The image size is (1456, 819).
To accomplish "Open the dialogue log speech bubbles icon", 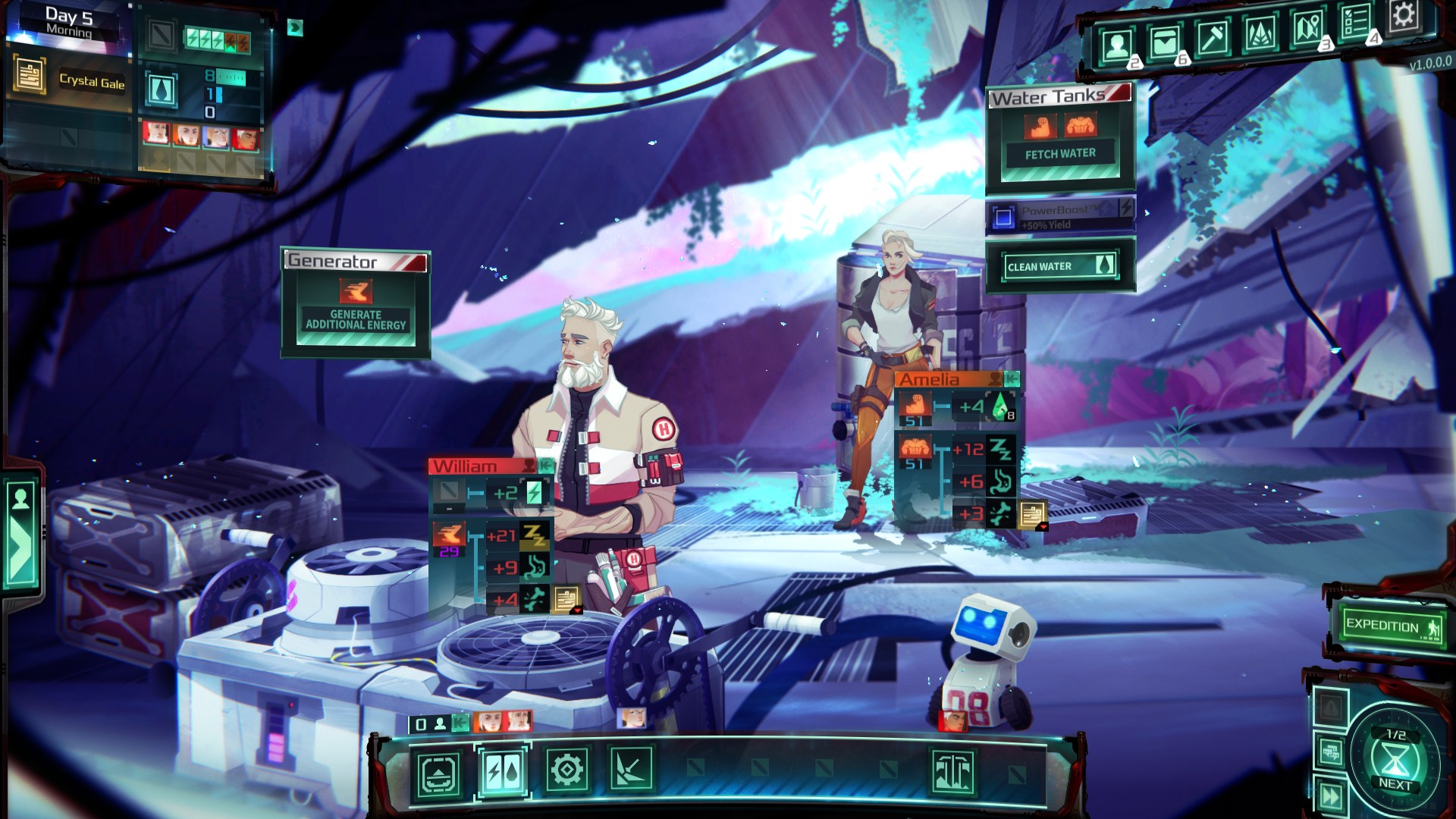I will [x=1331, y=752].
